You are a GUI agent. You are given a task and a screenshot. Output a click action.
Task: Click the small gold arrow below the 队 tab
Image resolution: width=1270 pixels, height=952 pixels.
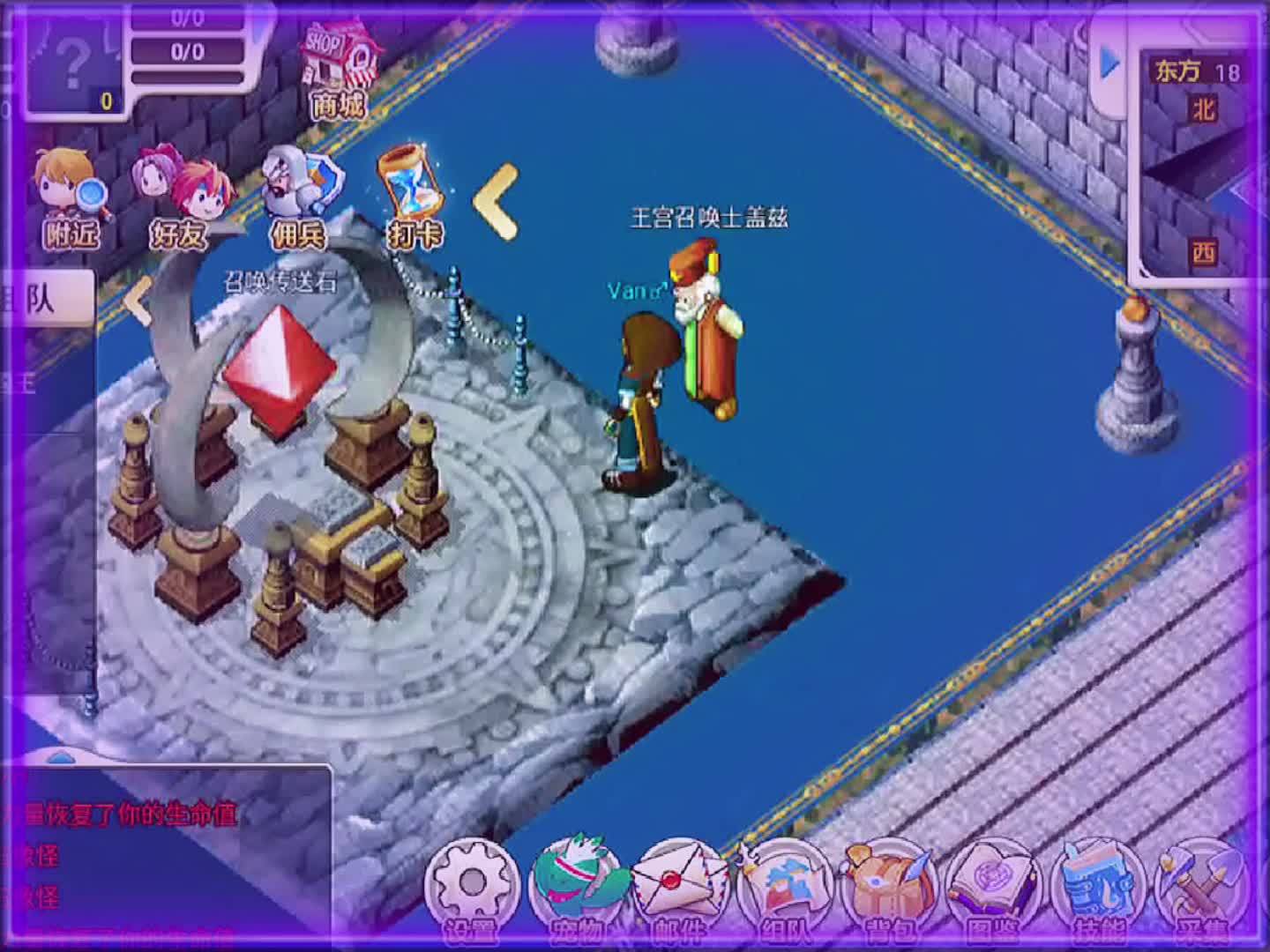coord(137,300)
